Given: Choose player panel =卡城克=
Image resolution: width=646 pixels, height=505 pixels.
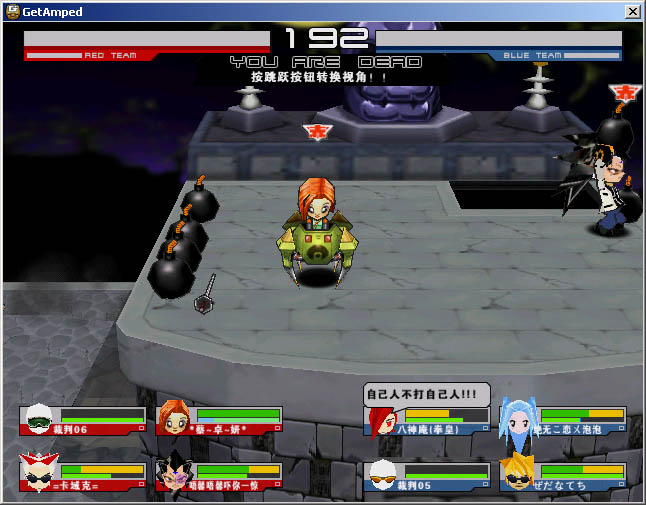Looking at the screenshot, I should pyautogui.click(x=83, y=475).
